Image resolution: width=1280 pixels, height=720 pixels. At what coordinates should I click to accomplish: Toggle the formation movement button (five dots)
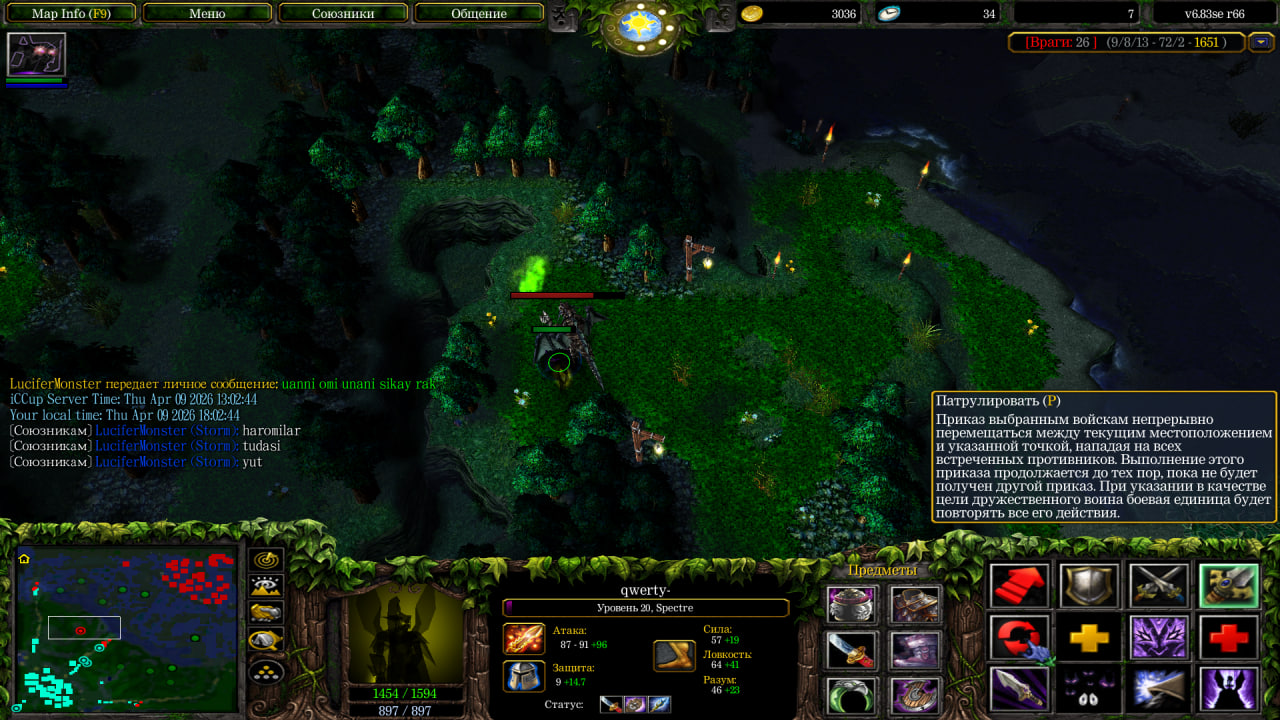266,669
